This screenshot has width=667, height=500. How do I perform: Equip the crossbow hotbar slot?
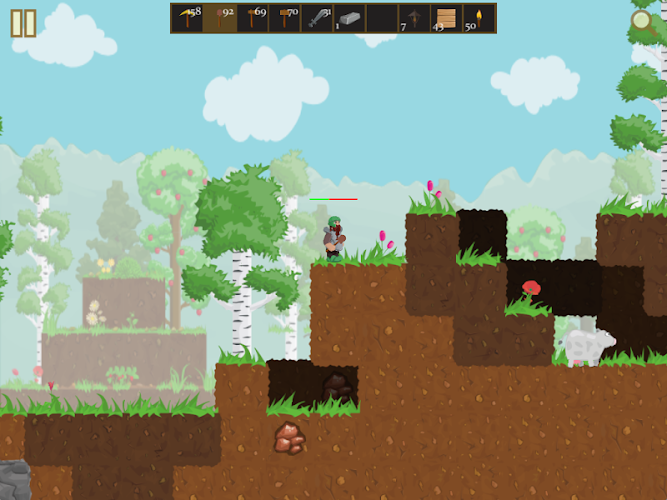point(414,18)
